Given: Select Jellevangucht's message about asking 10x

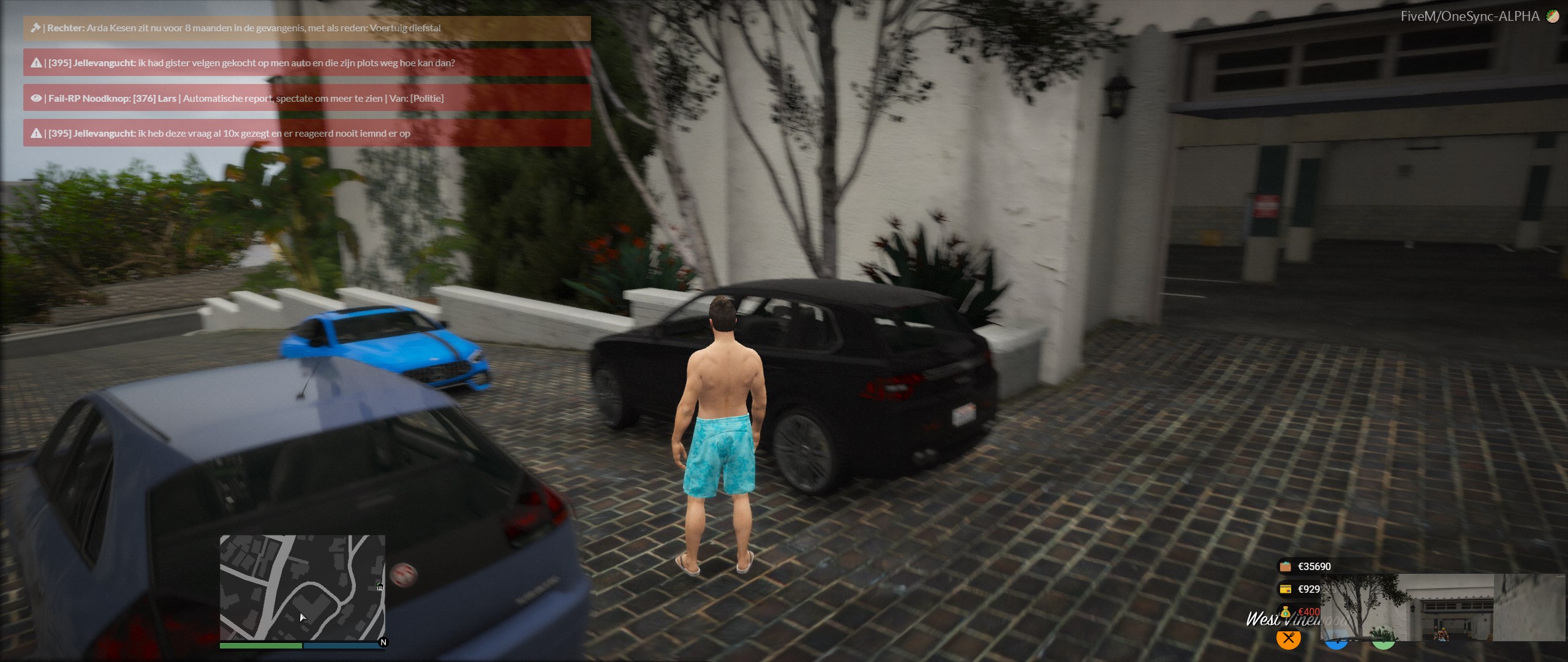Looking at the screenshot, I should (x=307, y=133).
